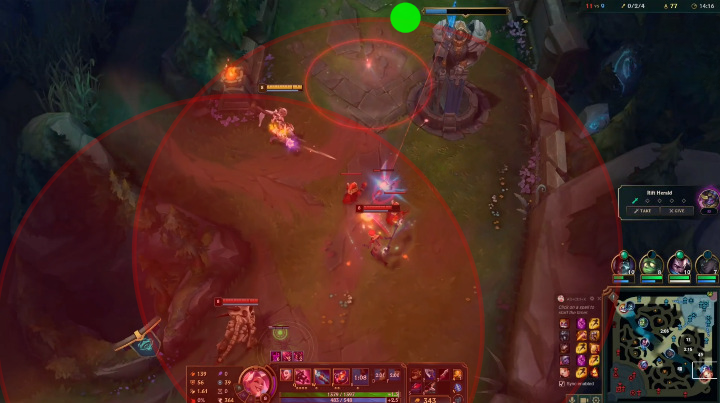The width and height of the screenshot is (720, 403).
Task: Select the green-faced teammate portrait above the minimap
Action: click(651, 265)
